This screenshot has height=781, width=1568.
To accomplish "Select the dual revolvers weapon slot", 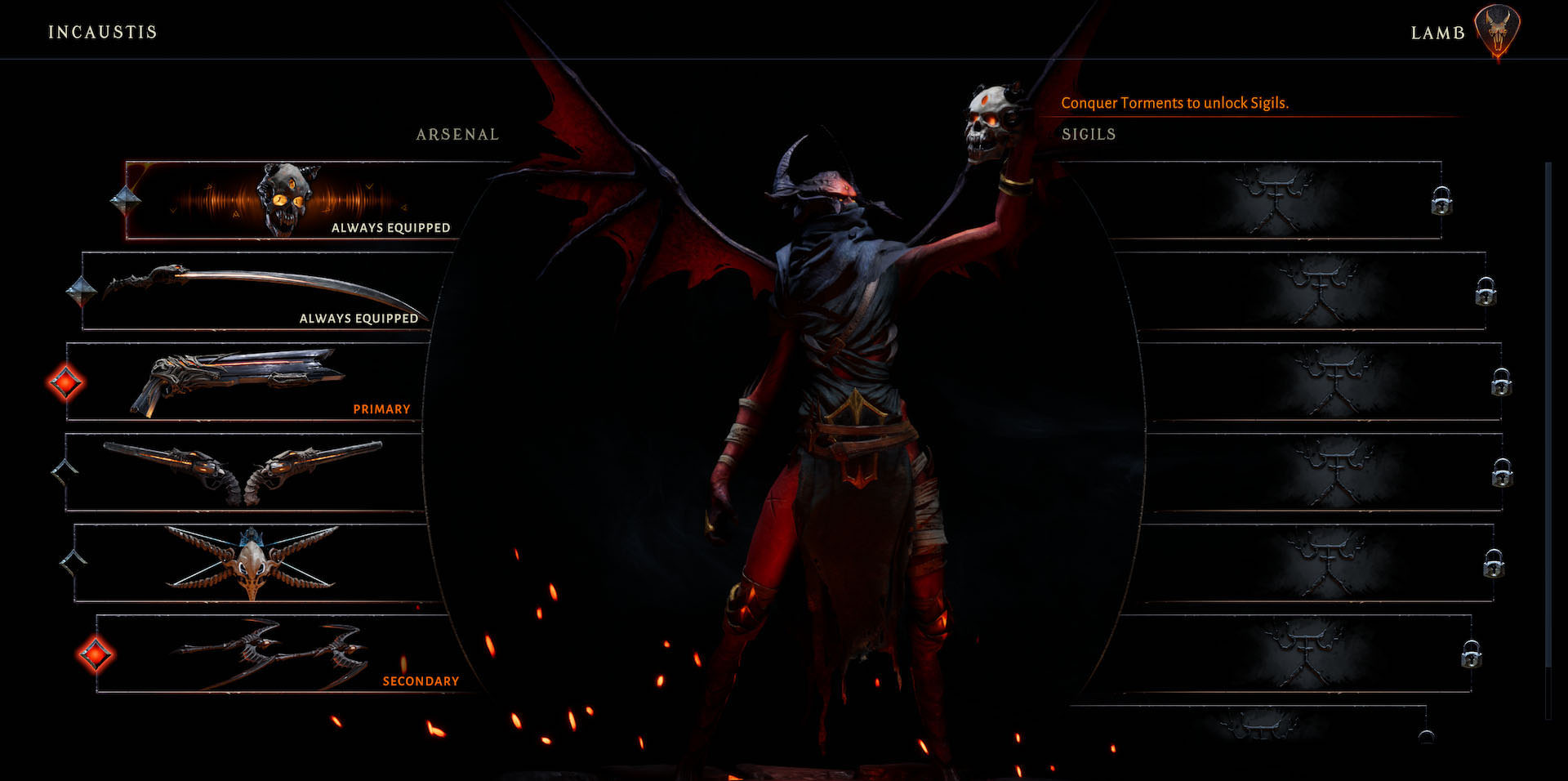I will [x=243, y=472].
